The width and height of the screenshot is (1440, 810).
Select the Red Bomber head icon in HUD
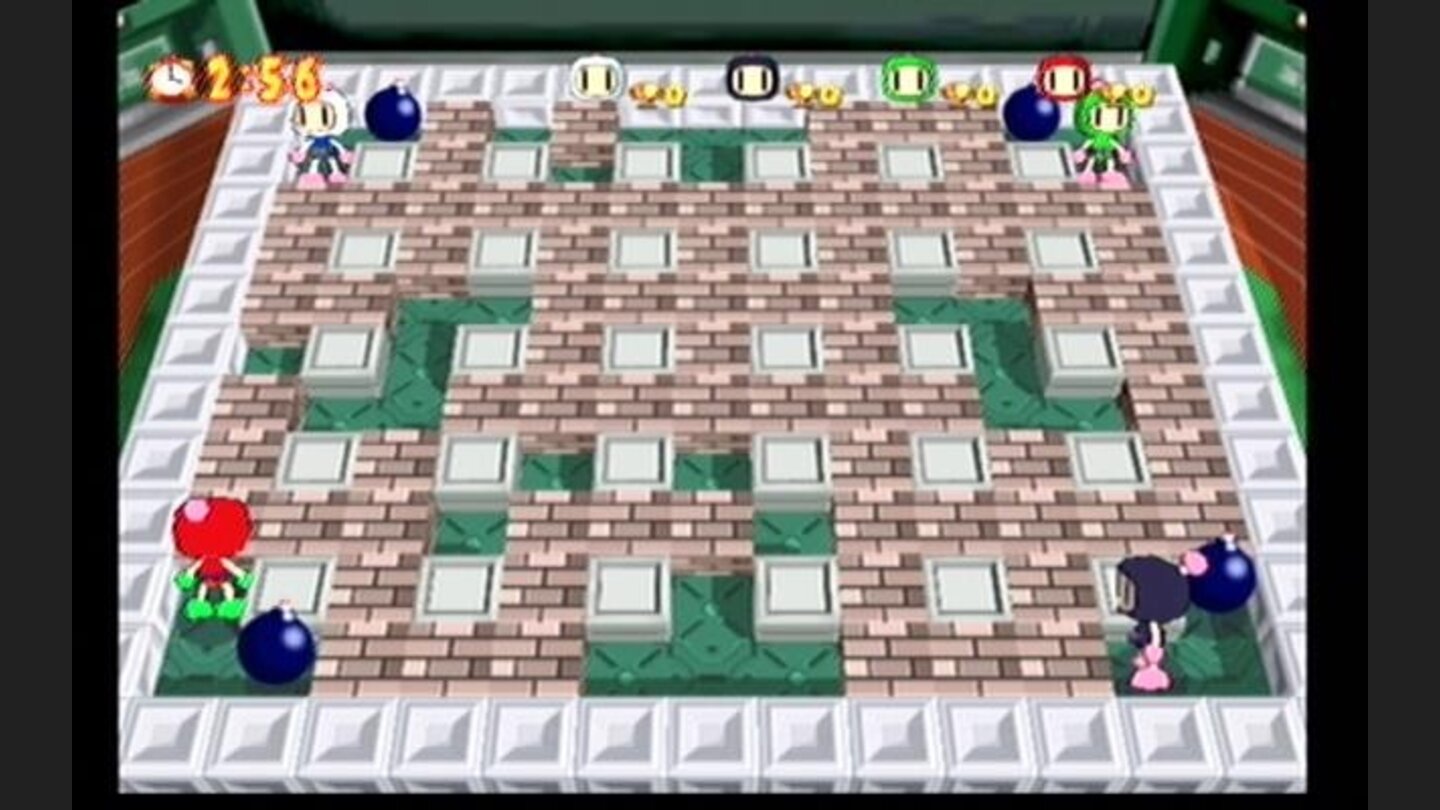coord(1065,78)
